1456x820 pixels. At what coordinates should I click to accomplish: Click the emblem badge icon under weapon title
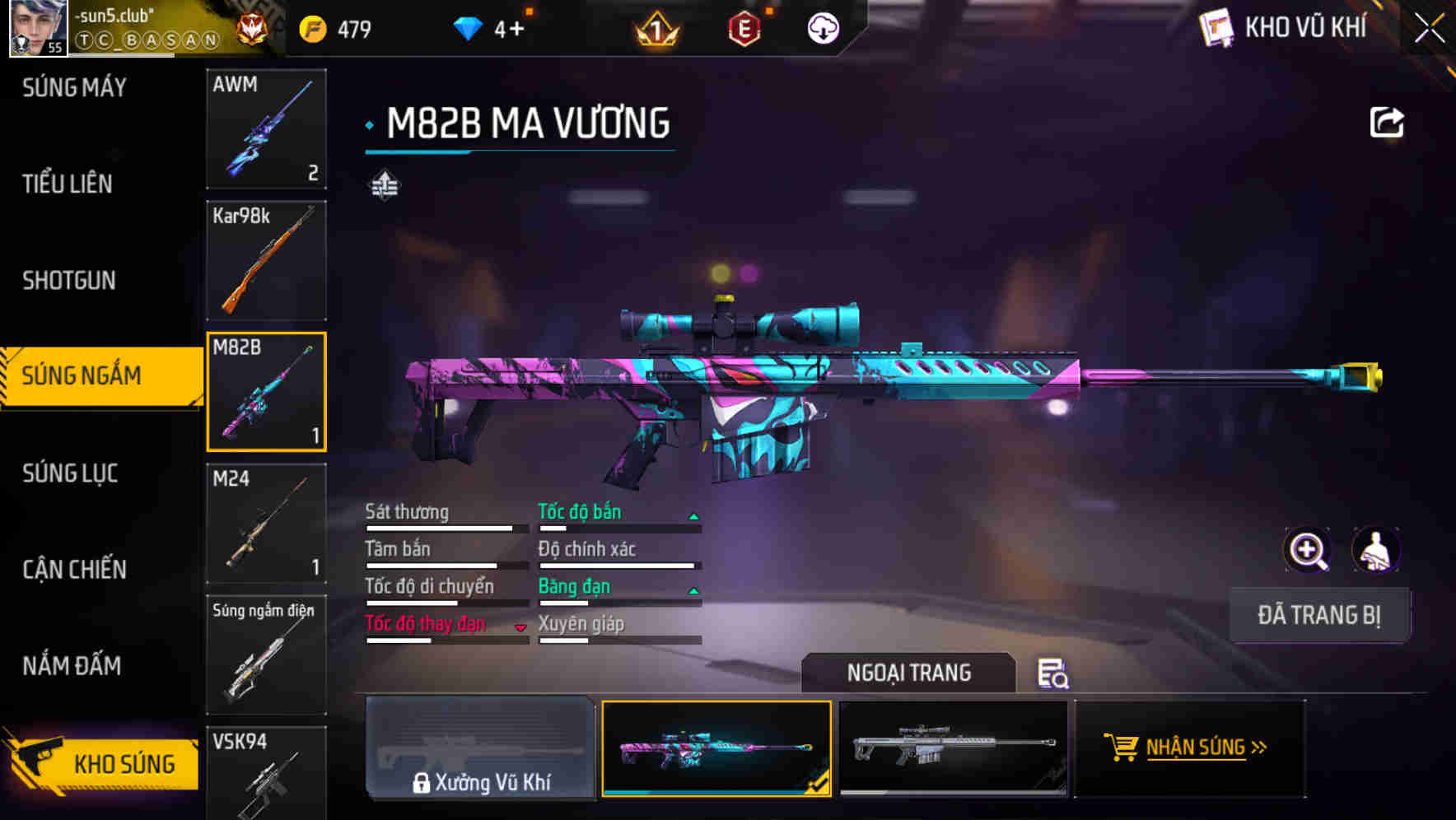tap(384, 184)
